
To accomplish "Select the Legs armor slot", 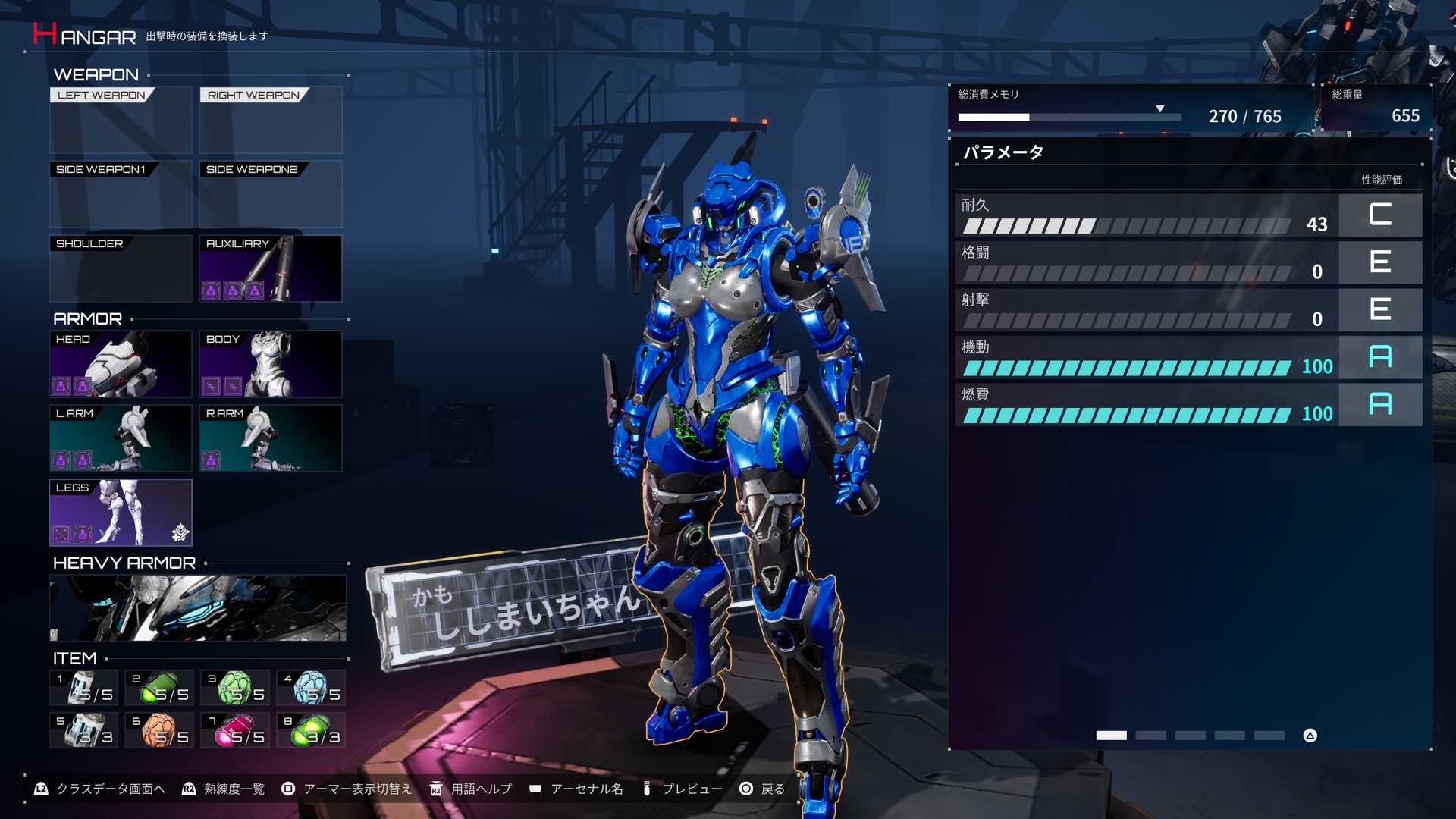I will coord(121,513).
